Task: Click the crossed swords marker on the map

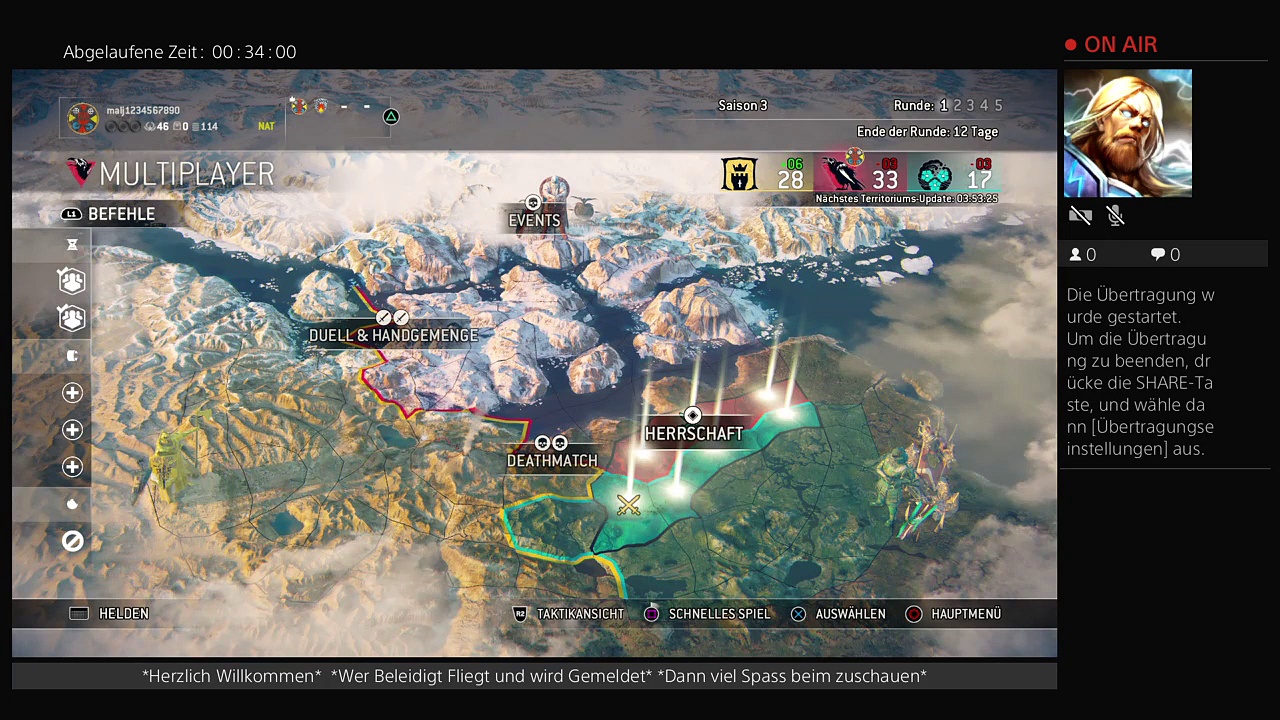Action: coord(628,505)
